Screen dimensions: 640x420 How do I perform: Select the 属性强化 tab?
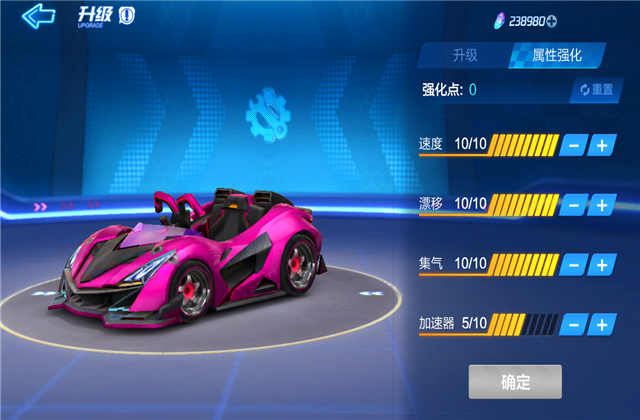tap(558, 55)
